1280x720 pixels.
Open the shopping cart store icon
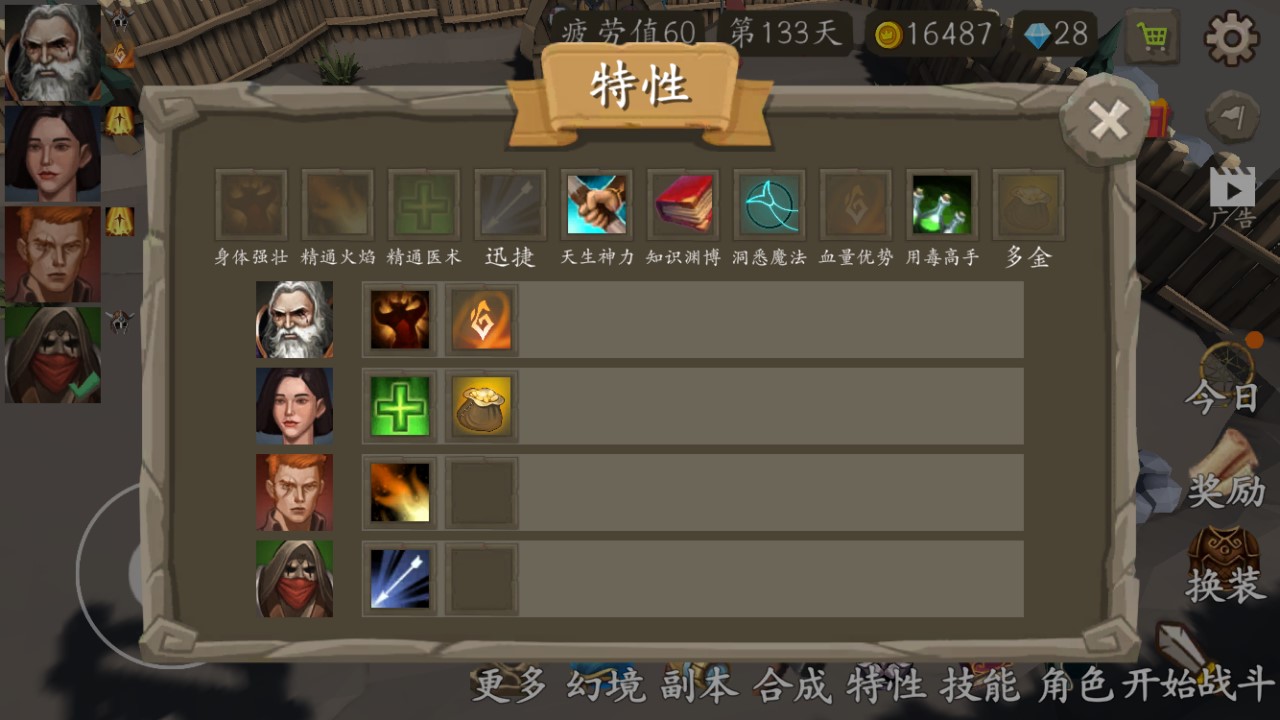(1152, 36)
